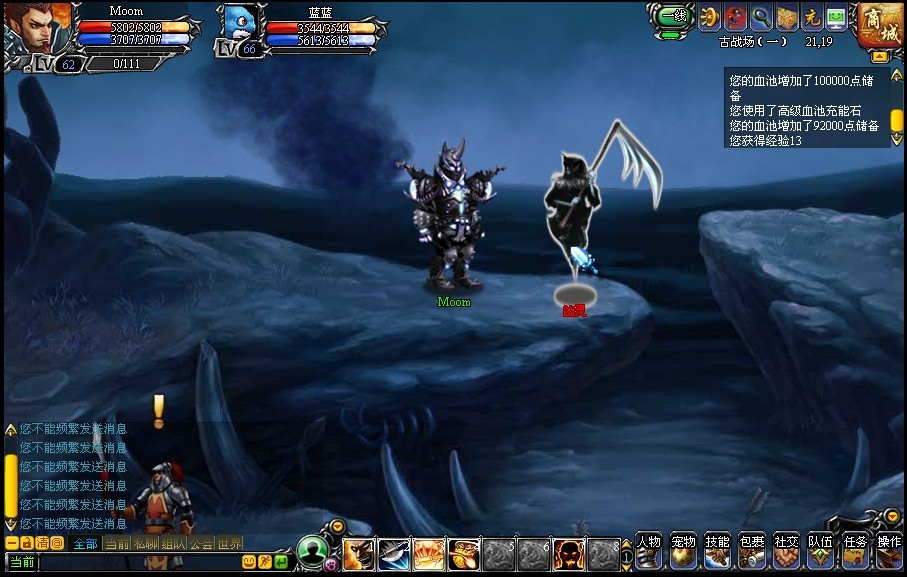Open the chat emoji smiley picker
907x577 pixels.
click(249, 562)
